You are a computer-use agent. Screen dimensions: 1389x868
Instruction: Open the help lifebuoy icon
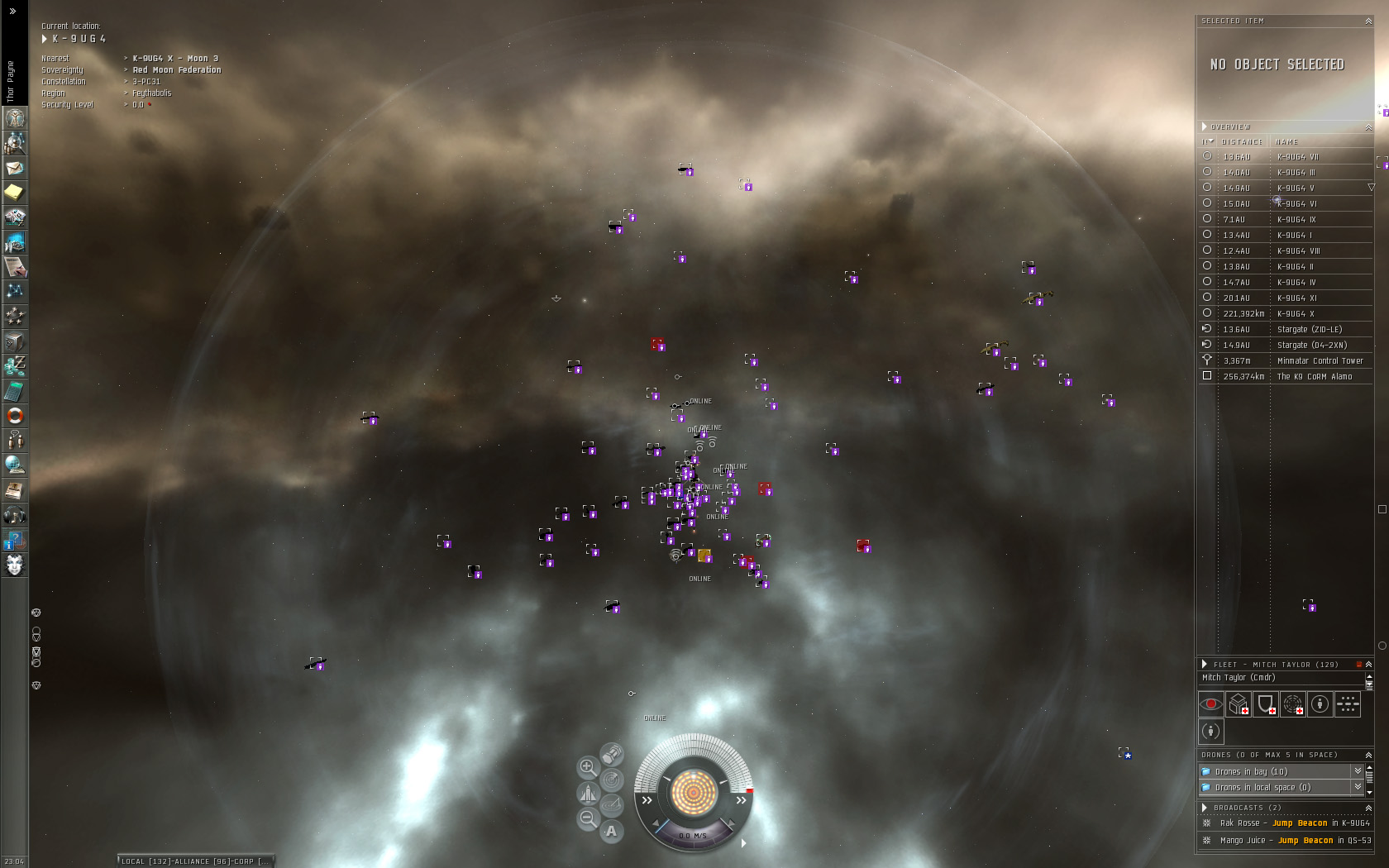coord(15,416)
